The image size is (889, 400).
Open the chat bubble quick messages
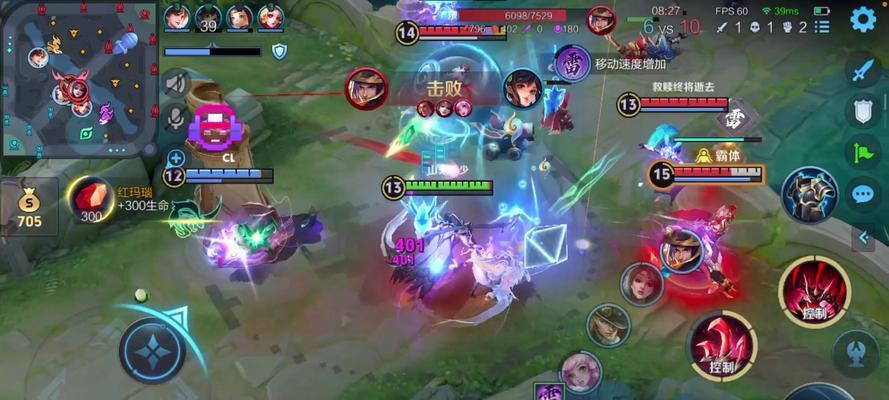(862, 194)
